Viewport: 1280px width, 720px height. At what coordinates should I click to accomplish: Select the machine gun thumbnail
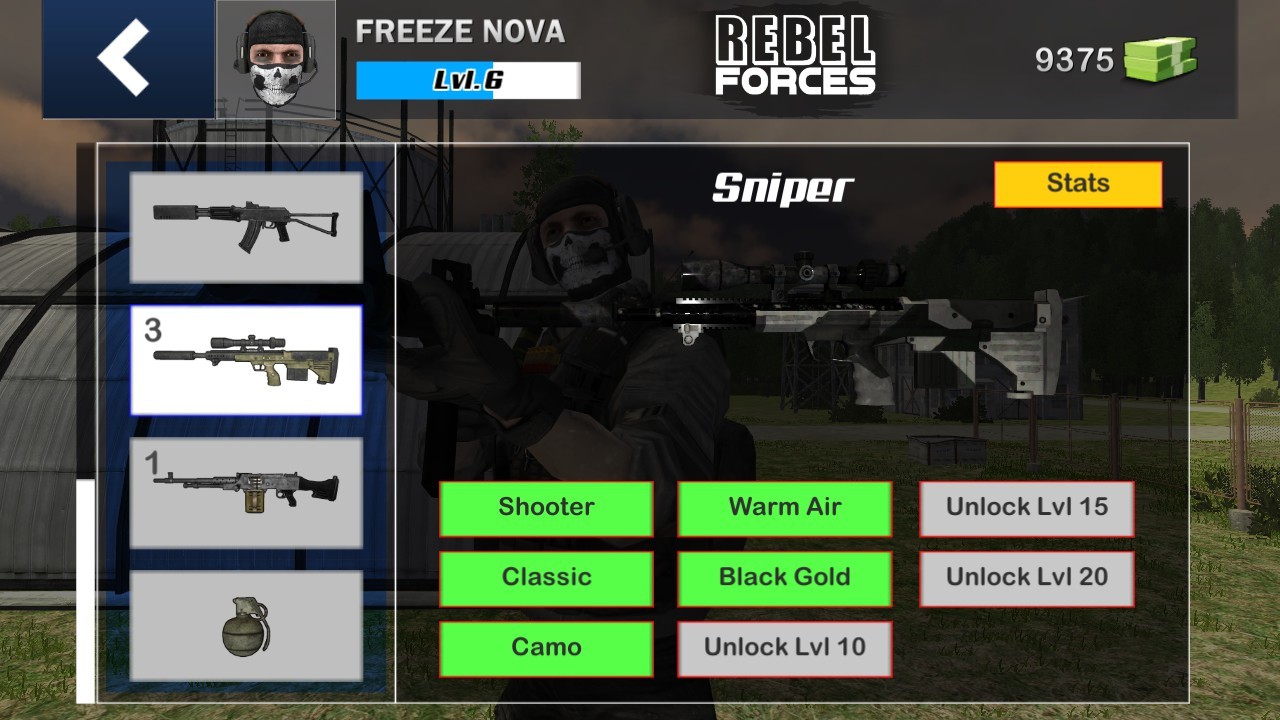click(x=247, y=492)
